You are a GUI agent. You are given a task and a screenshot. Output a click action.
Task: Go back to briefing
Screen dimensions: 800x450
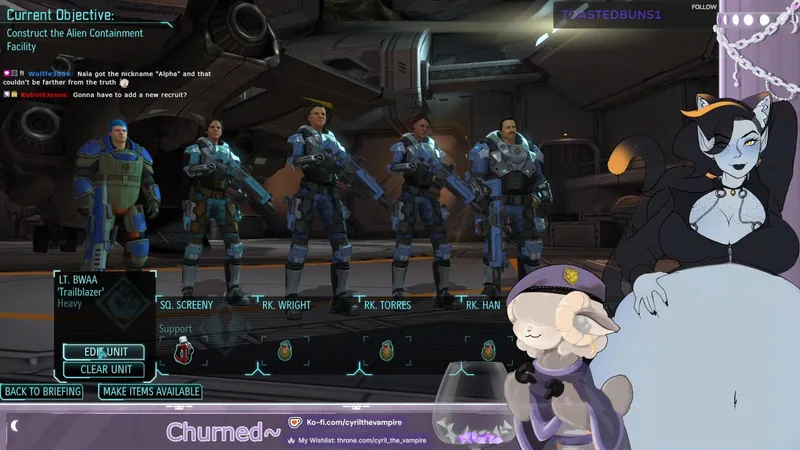42,391
